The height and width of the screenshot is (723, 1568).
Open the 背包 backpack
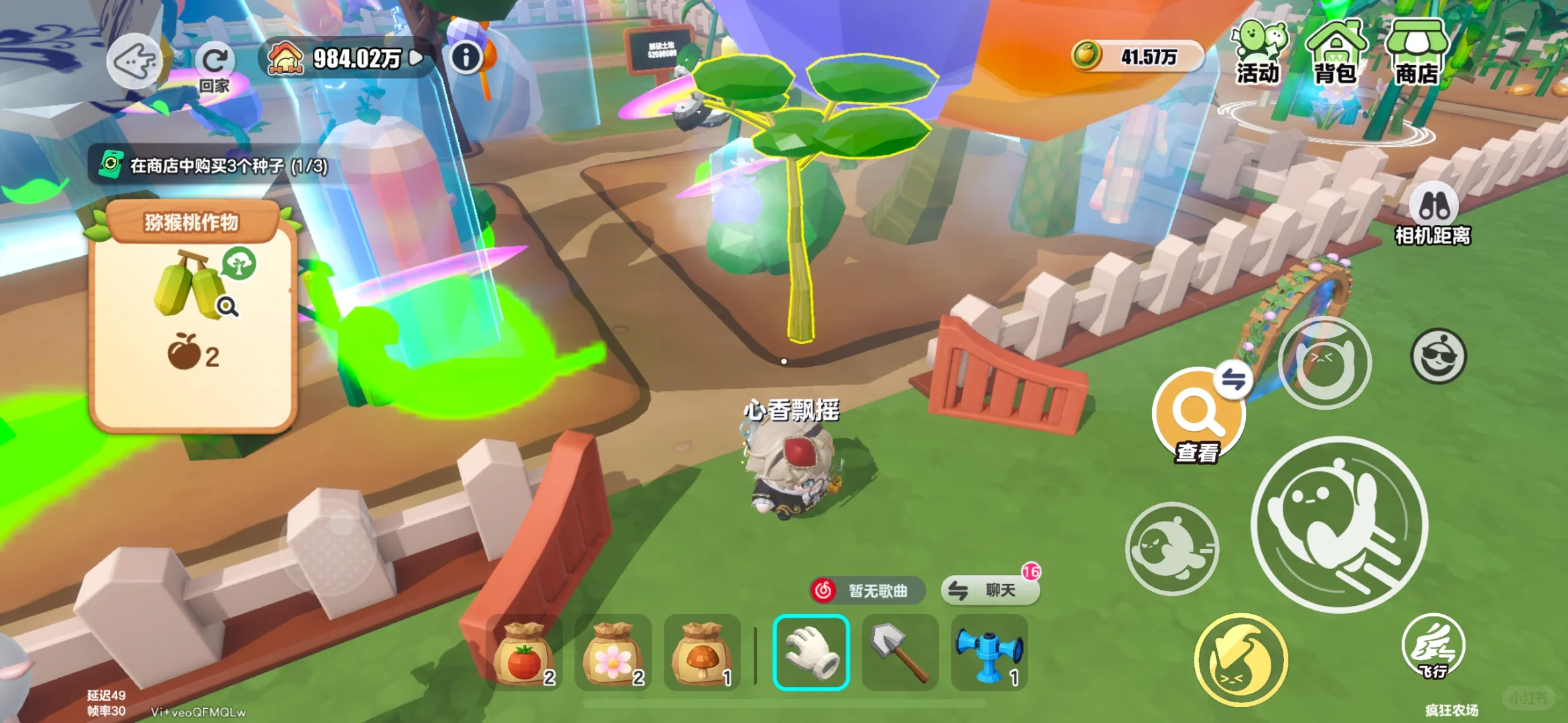coord(1336,54)
